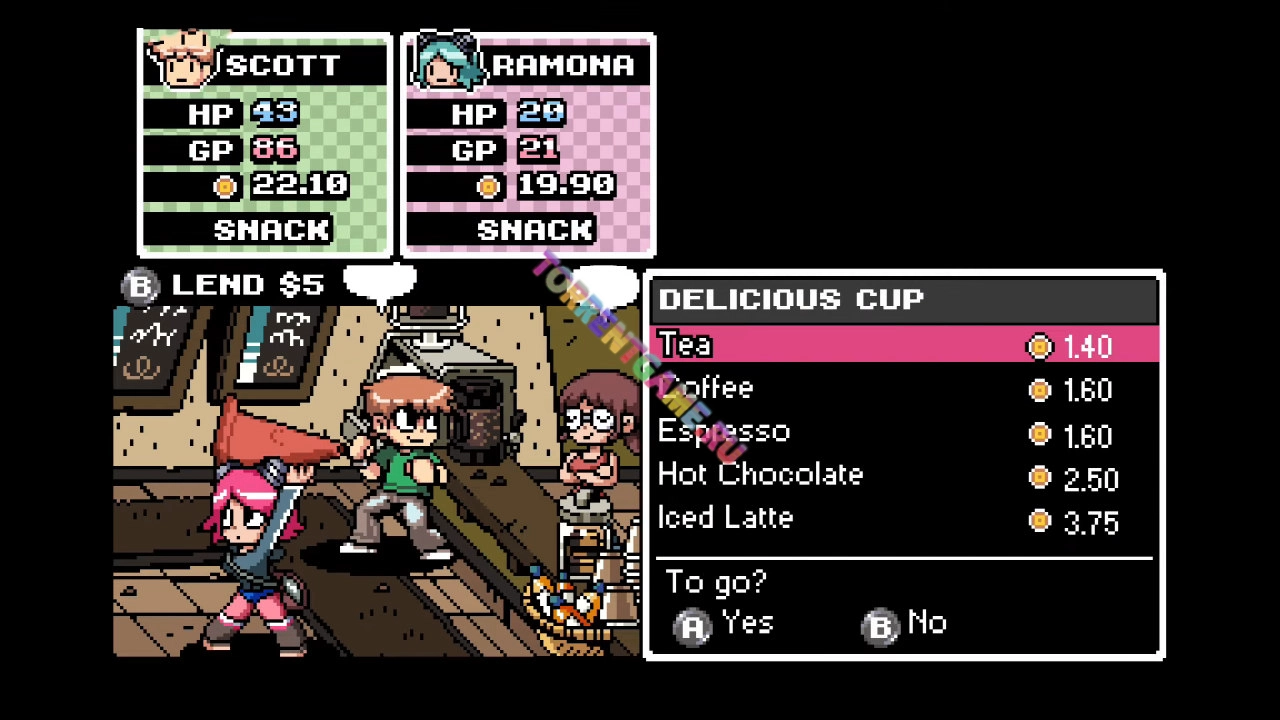
Task: Pick the Espresso item
Action: 724,432
